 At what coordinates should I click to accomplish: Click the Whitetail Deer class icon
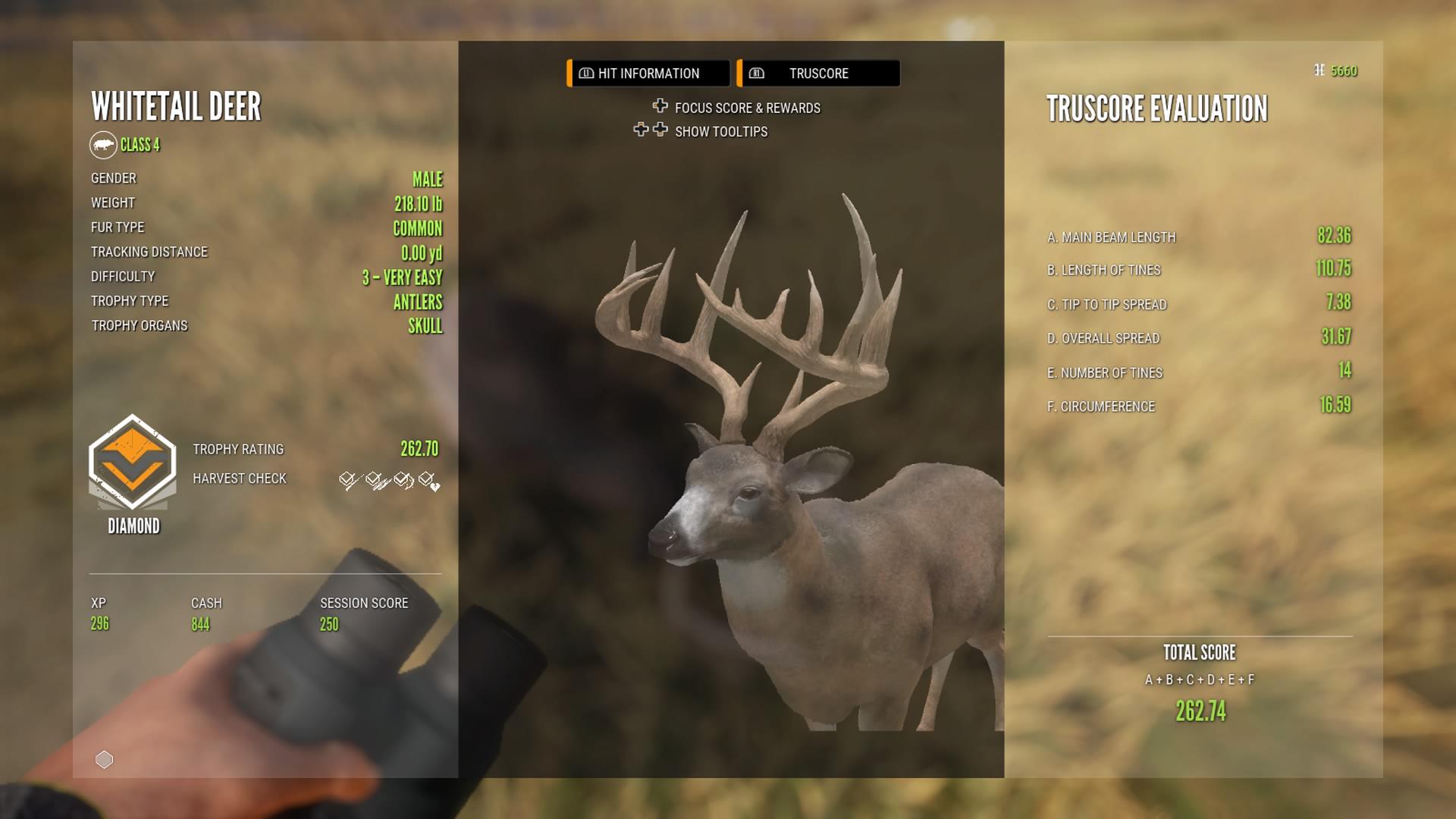point(102,145)
